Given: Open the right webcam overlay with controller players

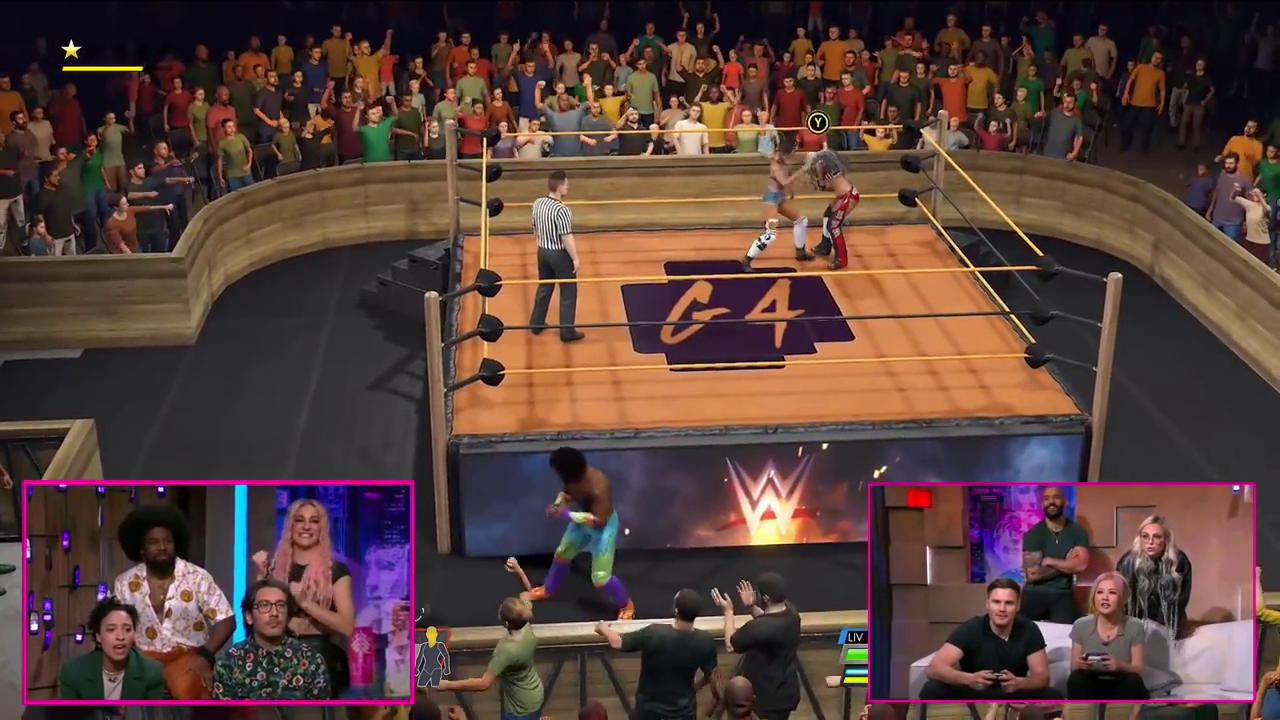Looking at the screenshot, I should [x=1062, y=592].
